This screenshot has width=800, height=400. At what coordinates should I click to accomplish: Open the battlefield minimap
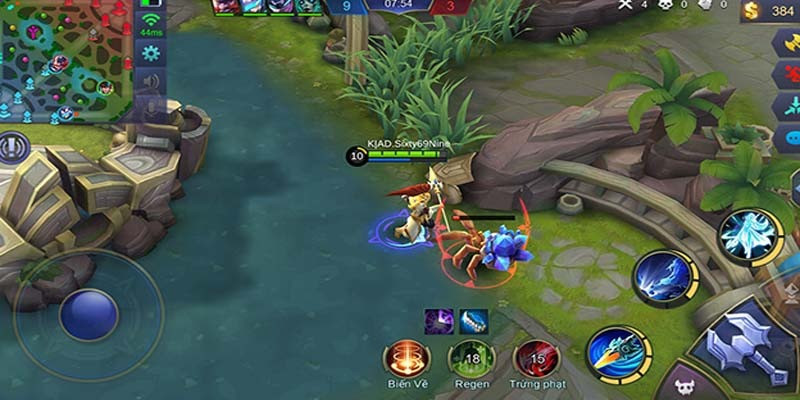[66, 60]
